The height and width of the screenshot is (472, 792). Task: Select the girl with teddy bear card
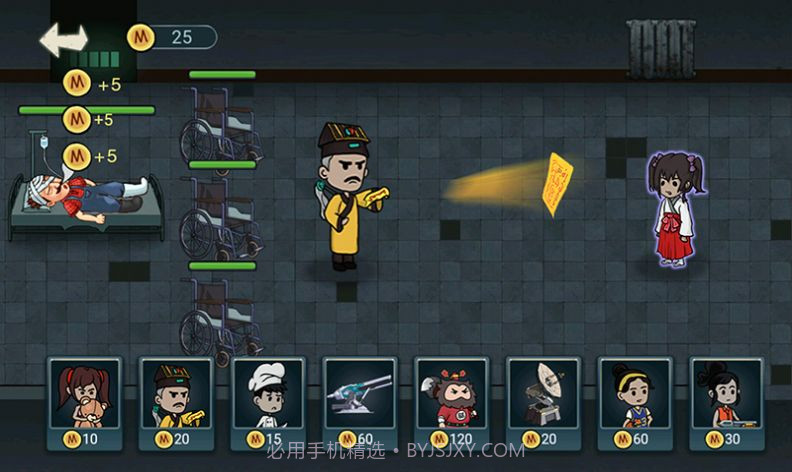pyautogui.click(x=84, y=402)
